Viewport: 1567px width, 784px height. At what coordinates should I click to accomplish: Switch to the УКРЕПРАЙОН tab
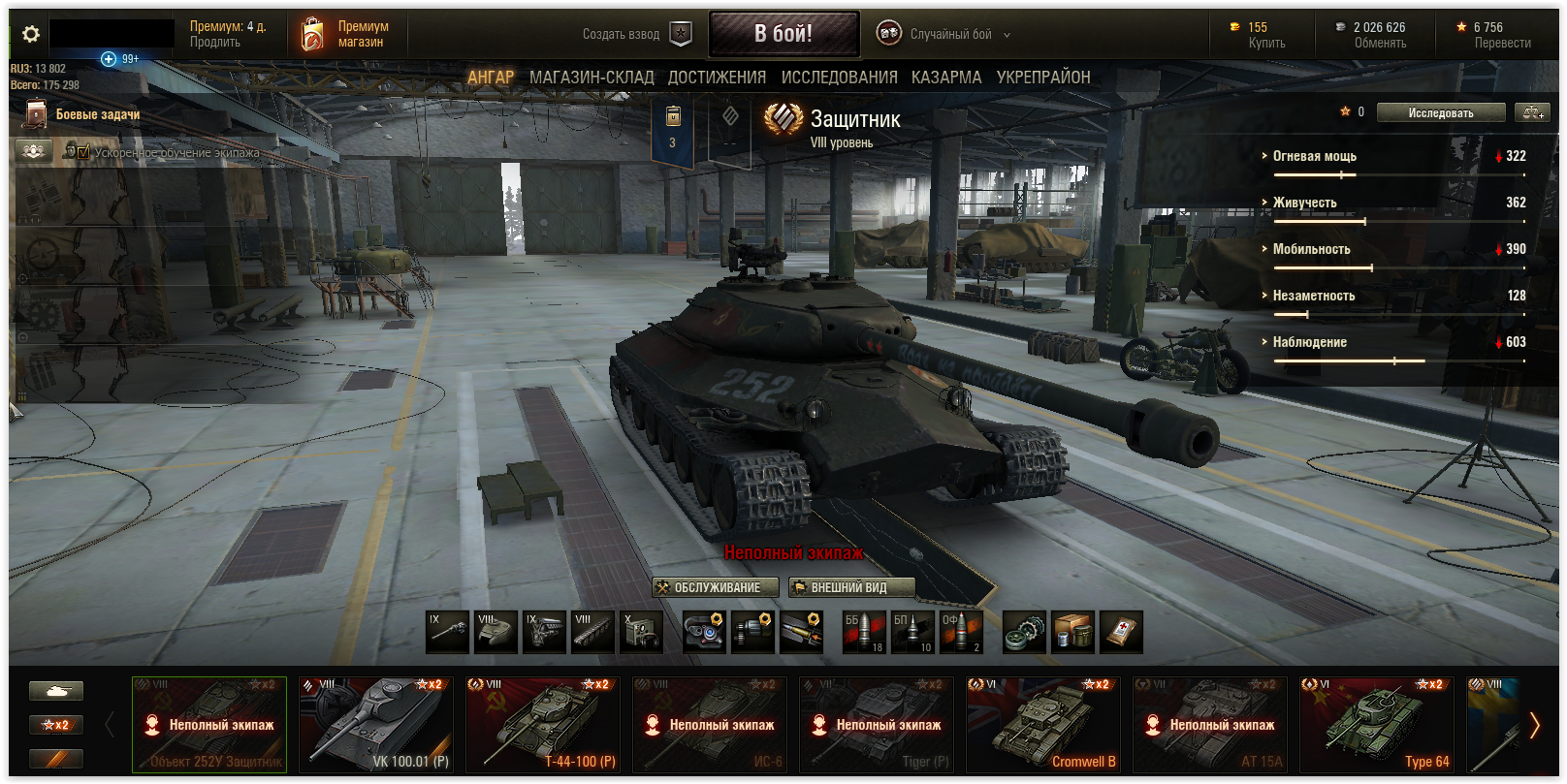click(1043, 78)
